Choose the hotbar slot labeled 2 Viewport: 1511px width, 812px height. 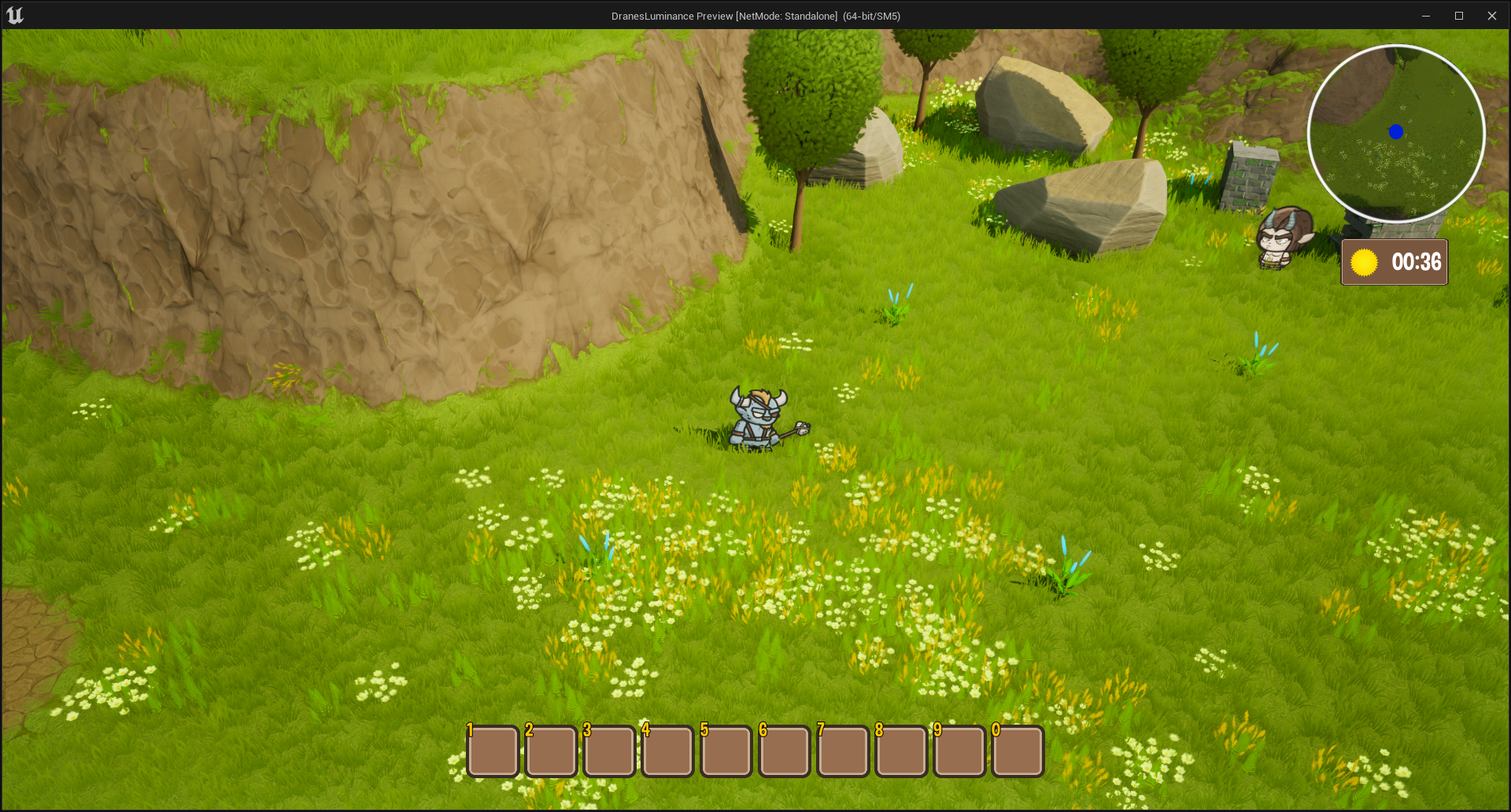(x=552, y=751)
